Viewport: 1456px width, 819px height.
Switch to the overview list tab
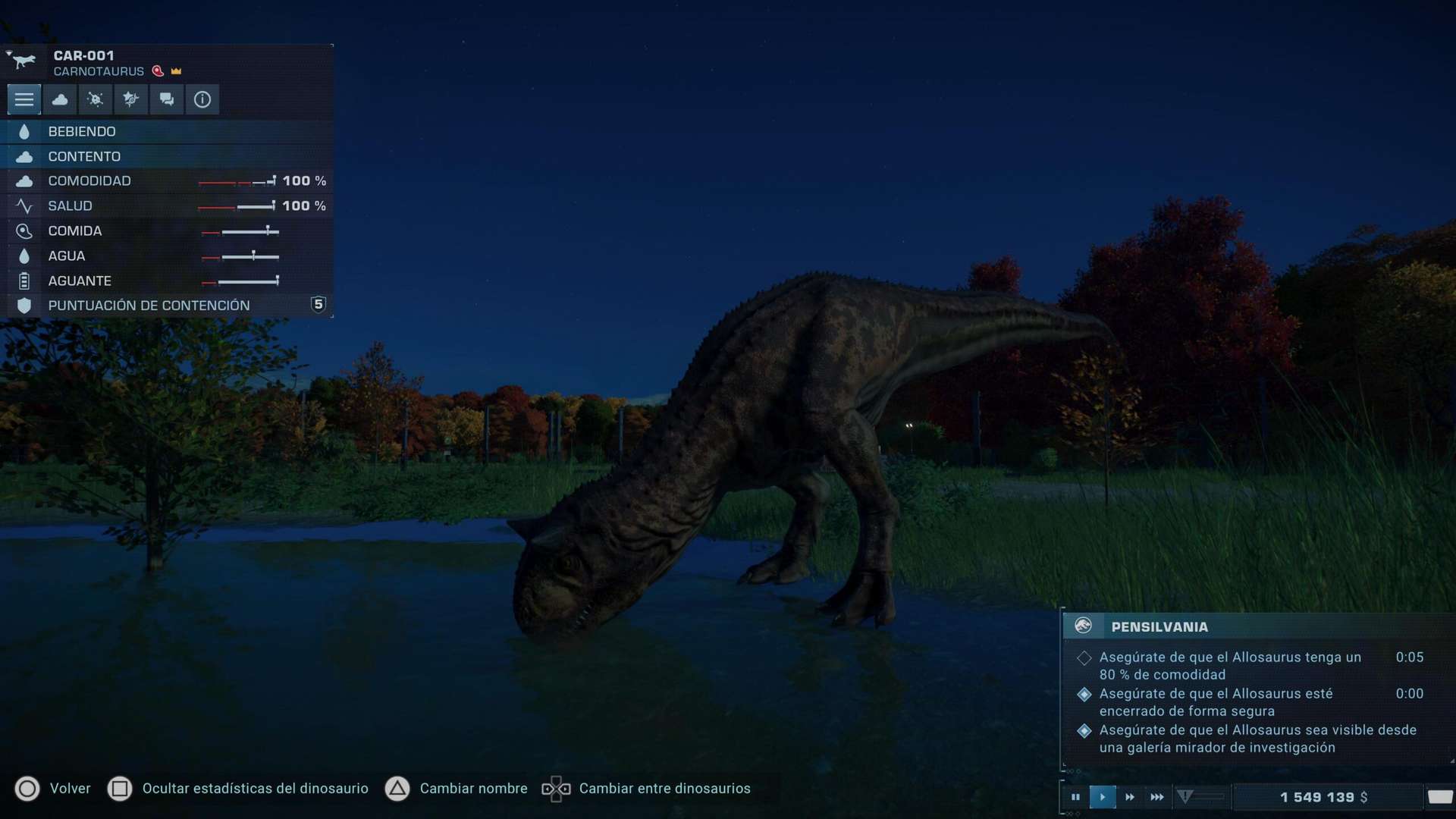point(24,99)
